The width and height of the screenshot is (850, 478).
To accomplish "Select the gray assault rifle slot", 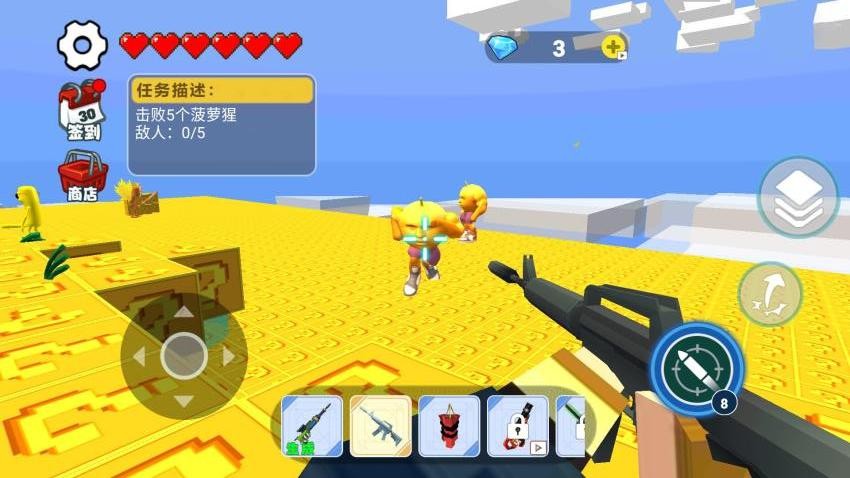I will click(380, 426).
